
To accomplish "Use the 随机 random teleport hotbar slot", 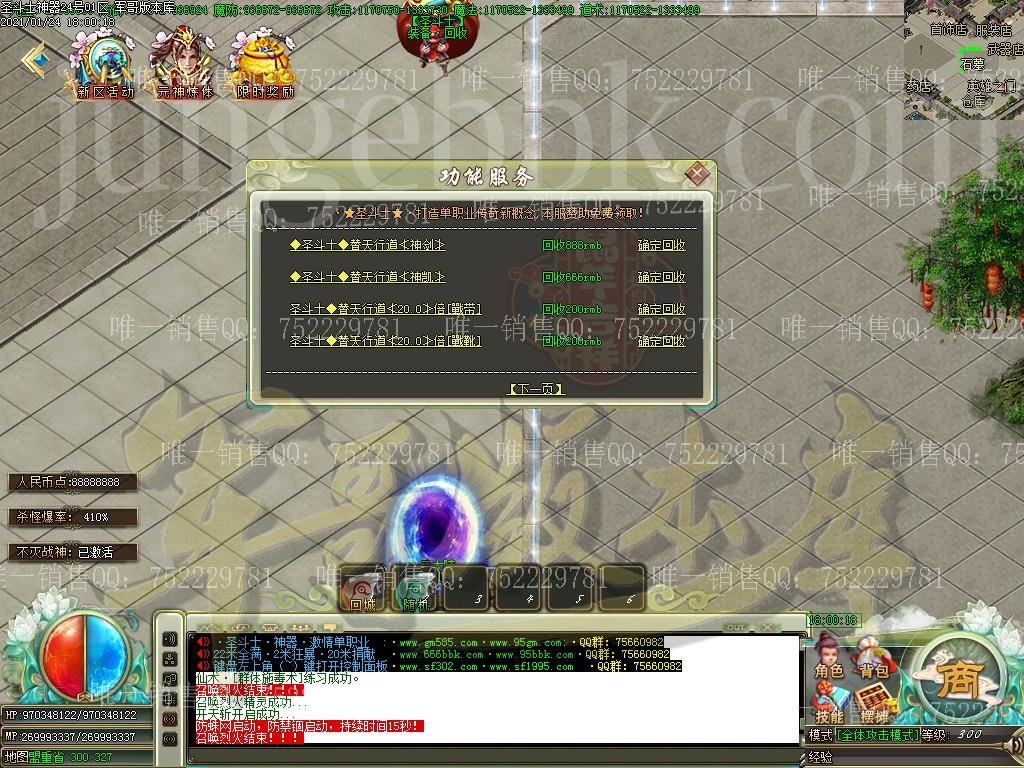I will 415,588.
